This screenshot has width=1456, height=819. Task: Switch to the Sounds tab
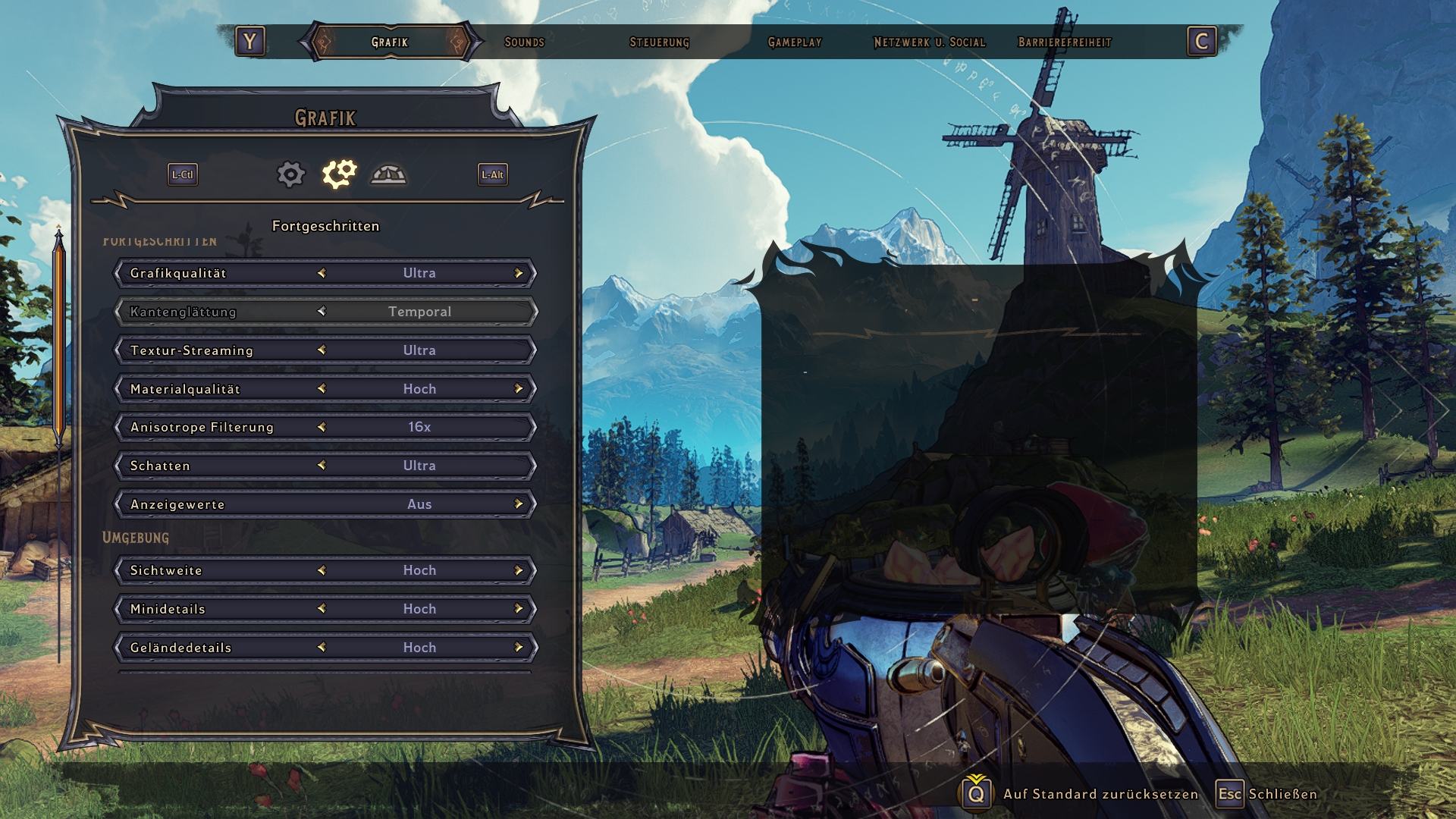point(524,42)
